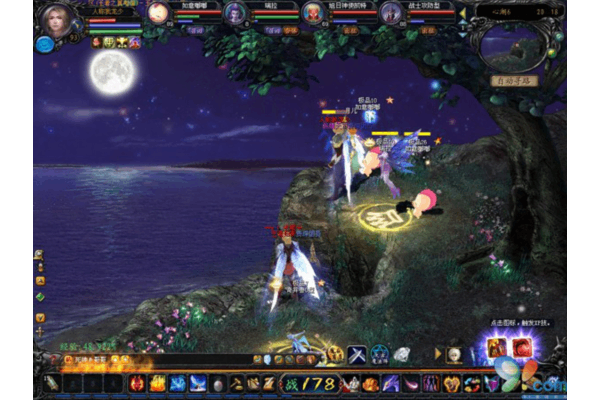The height and width of the screenshot is (400, 600).
Task: Select the red-haired party member portrait
Action: click(x=313, y=13)
